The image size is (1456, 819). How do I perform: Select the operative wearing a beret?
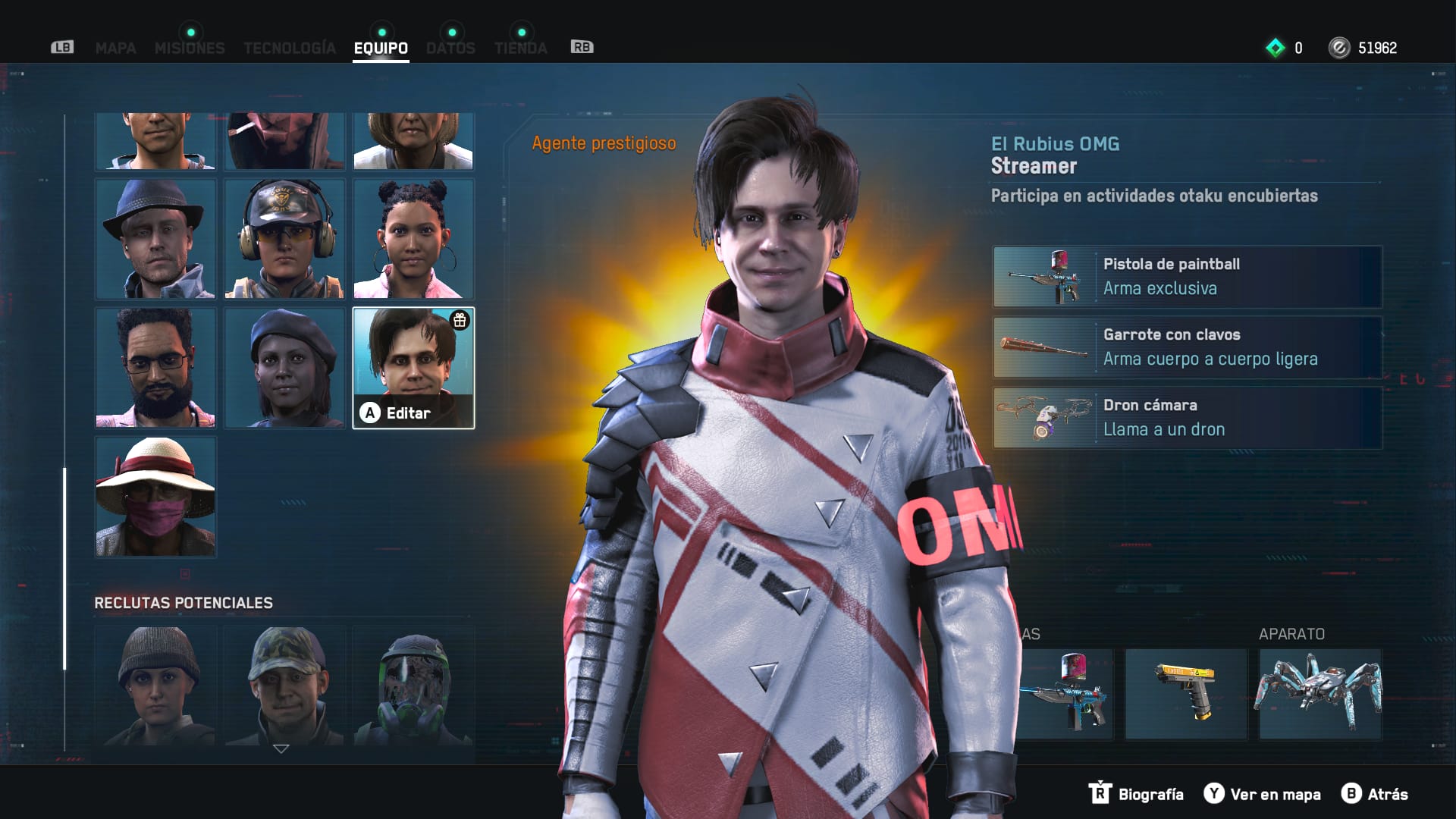284,368
